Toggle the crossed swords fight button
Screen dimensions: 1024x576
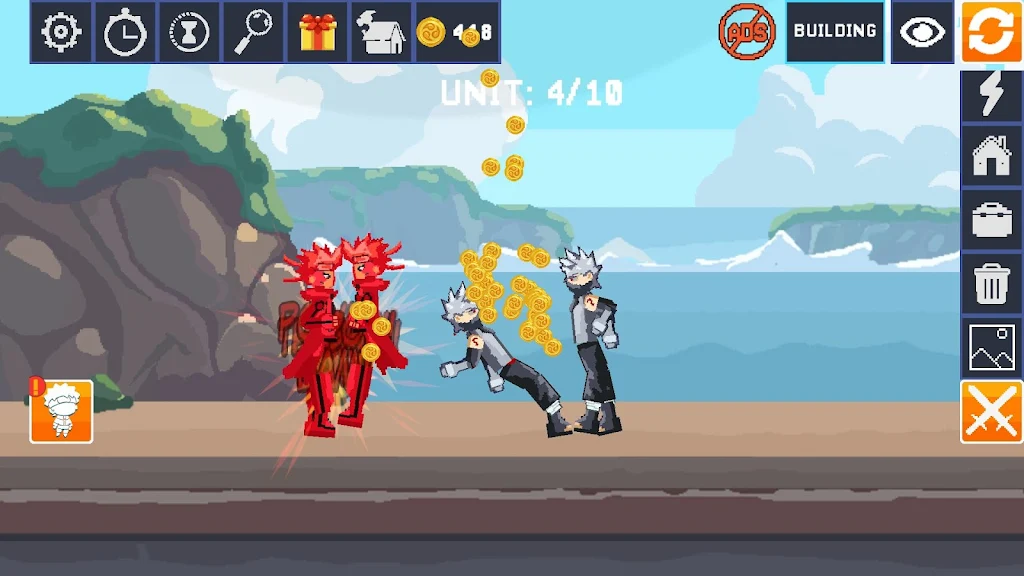[991, 411]
